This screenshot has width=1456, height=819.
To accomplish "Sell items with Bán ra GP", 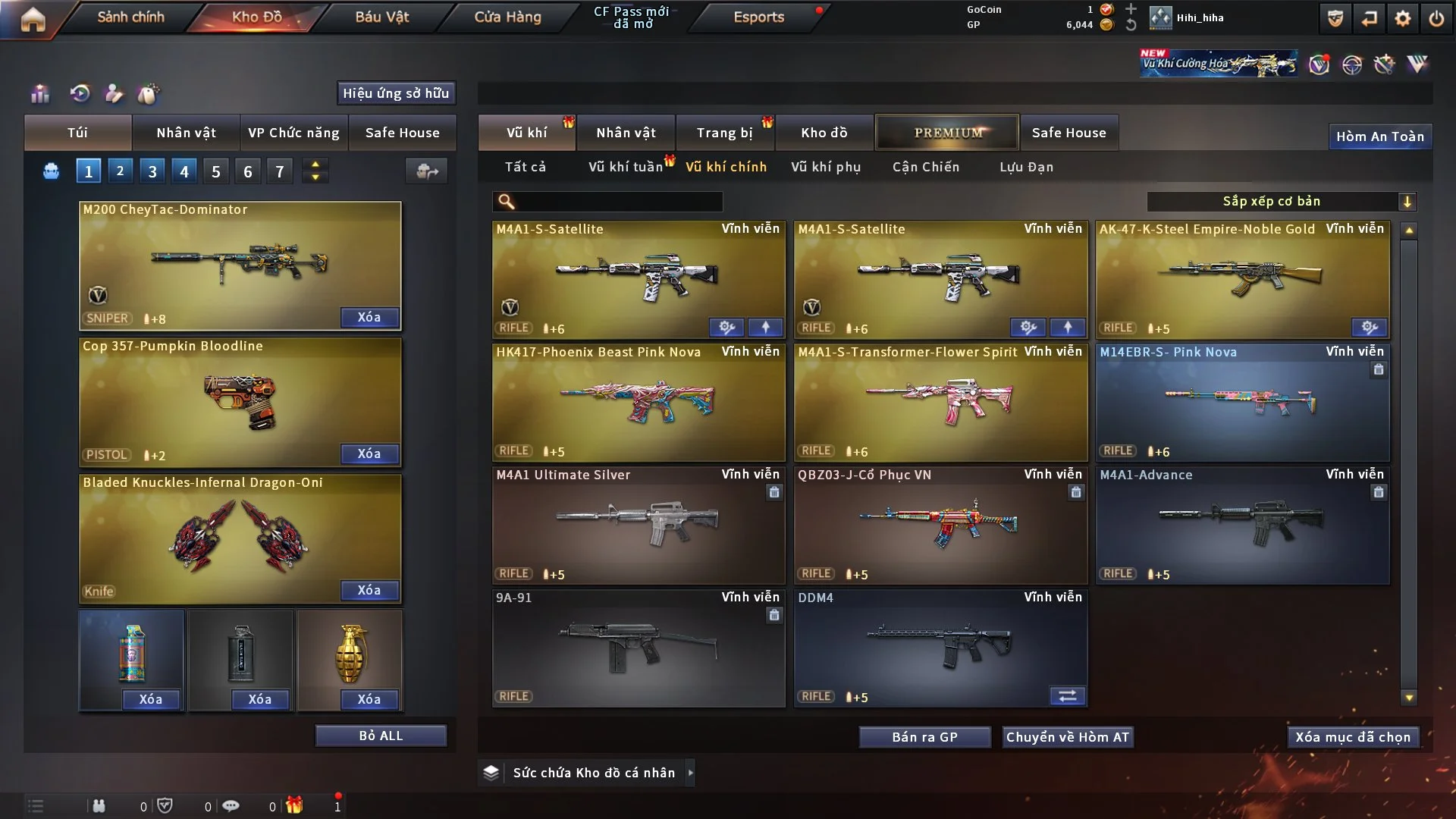I will [924, 737].
